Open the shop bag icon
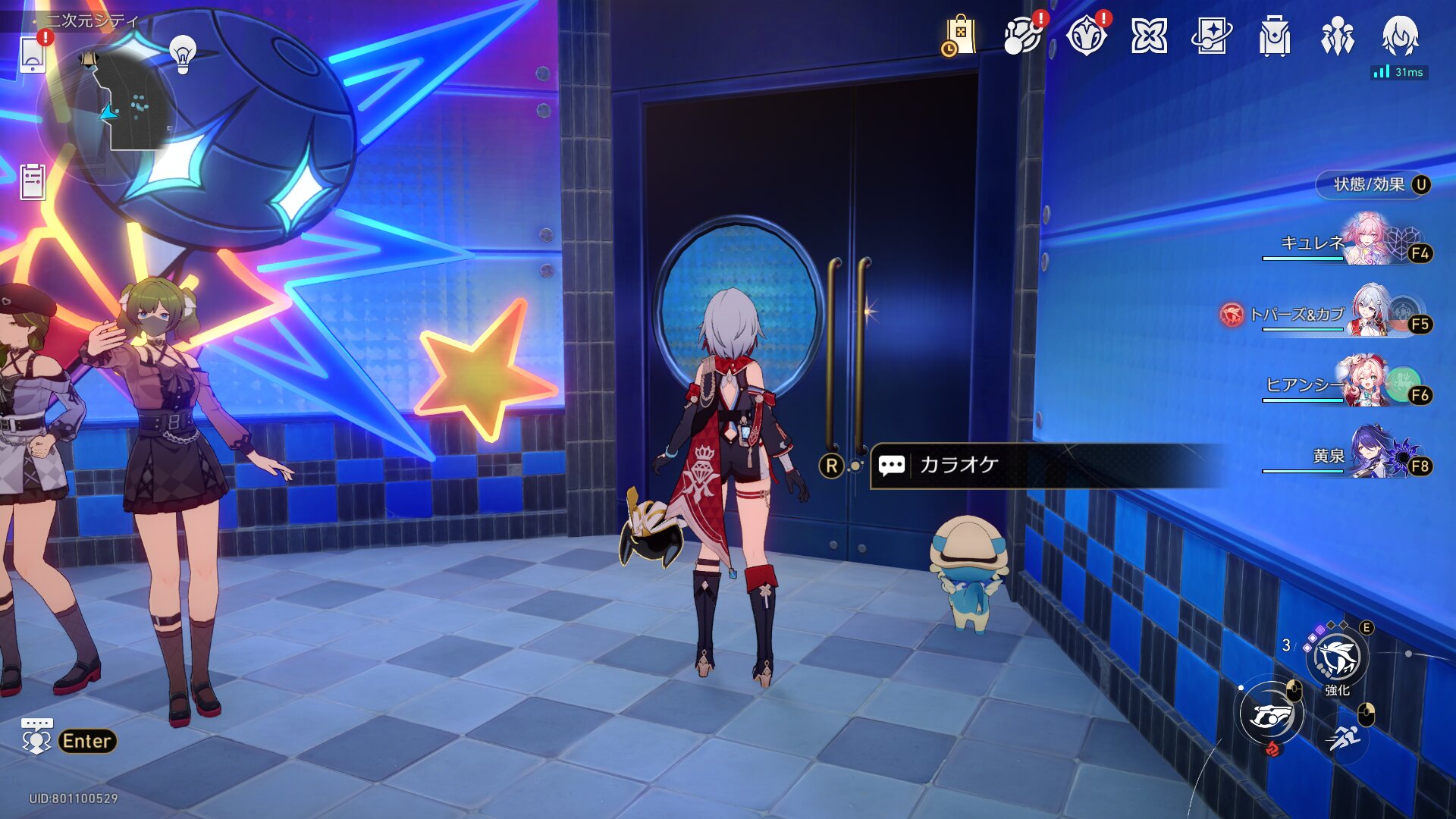1456x819 pixels. (x=959, y=36)
